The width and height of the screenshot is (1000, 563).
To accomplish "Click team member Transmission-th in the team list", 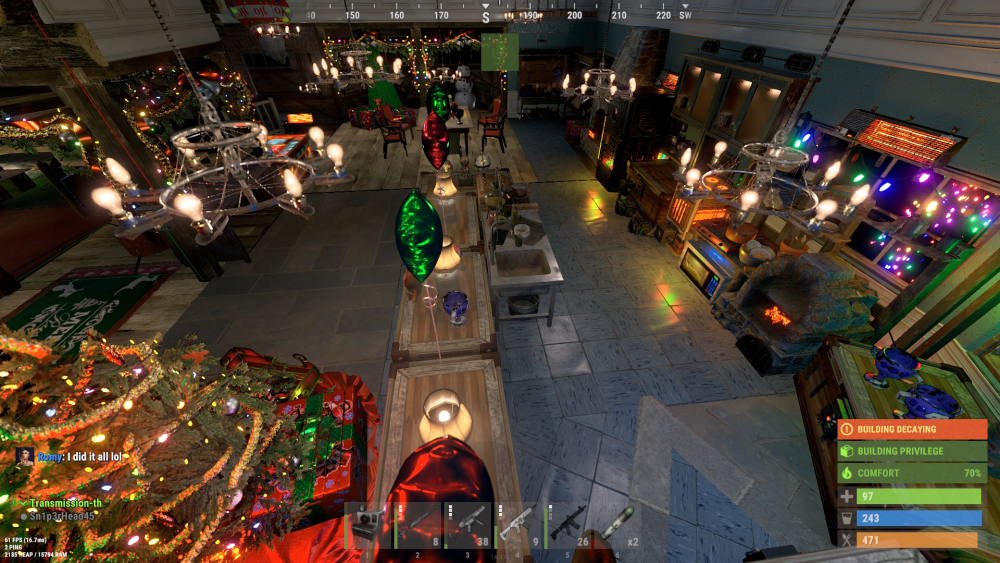I will (66, 503).
